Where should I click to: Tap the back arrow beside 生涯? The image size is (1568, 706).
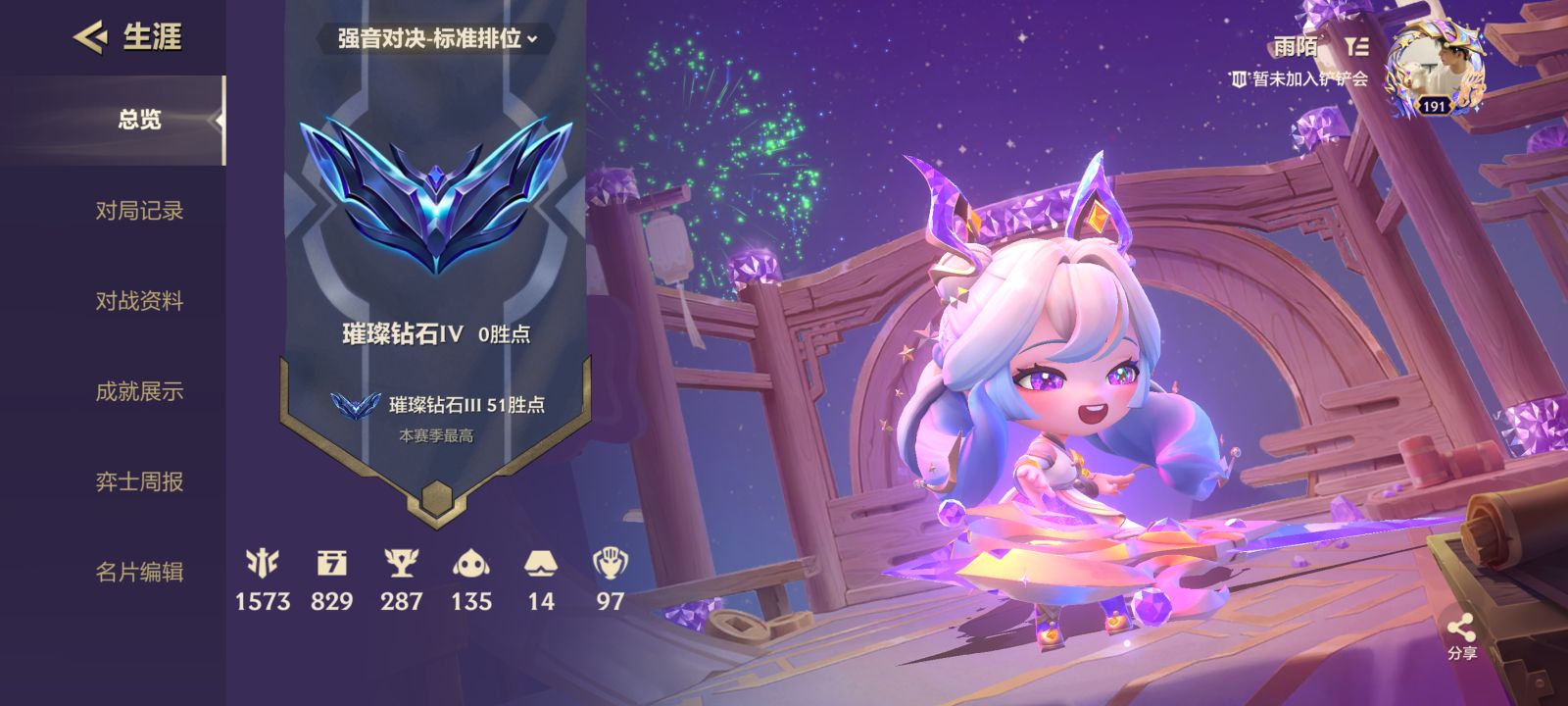(89, 37)
